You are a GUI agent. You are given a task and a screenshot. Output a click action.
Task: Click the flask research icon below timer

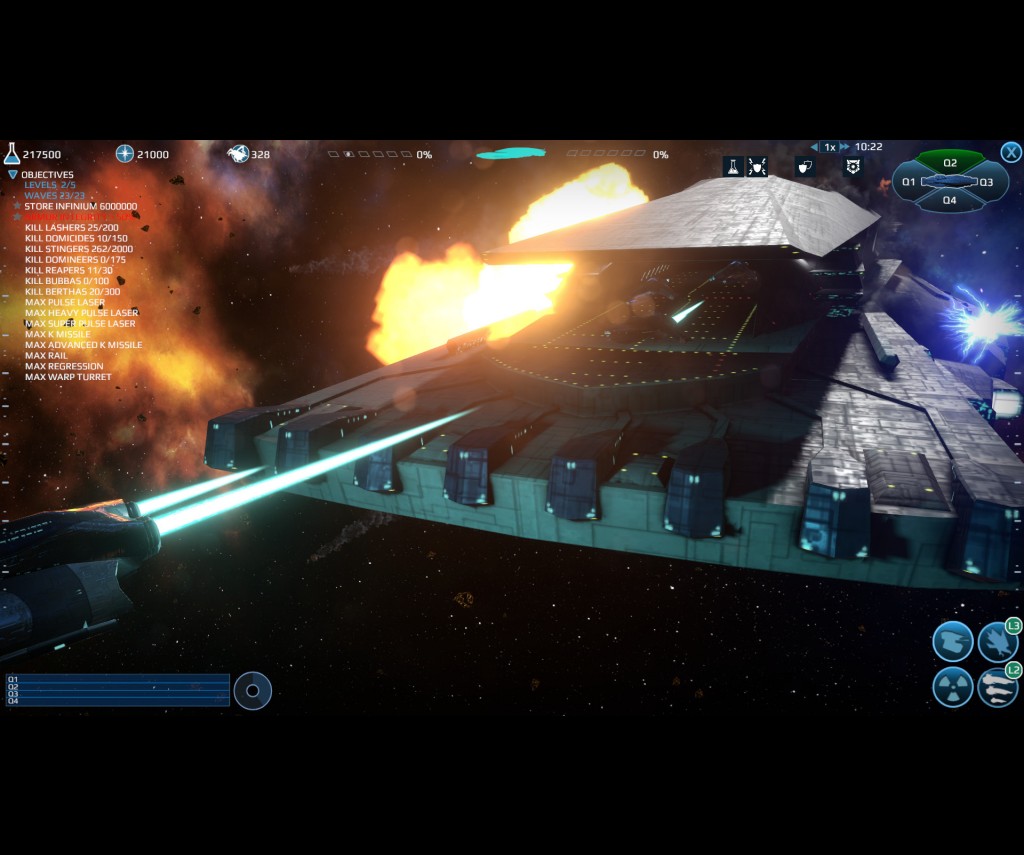click(732, 167)
